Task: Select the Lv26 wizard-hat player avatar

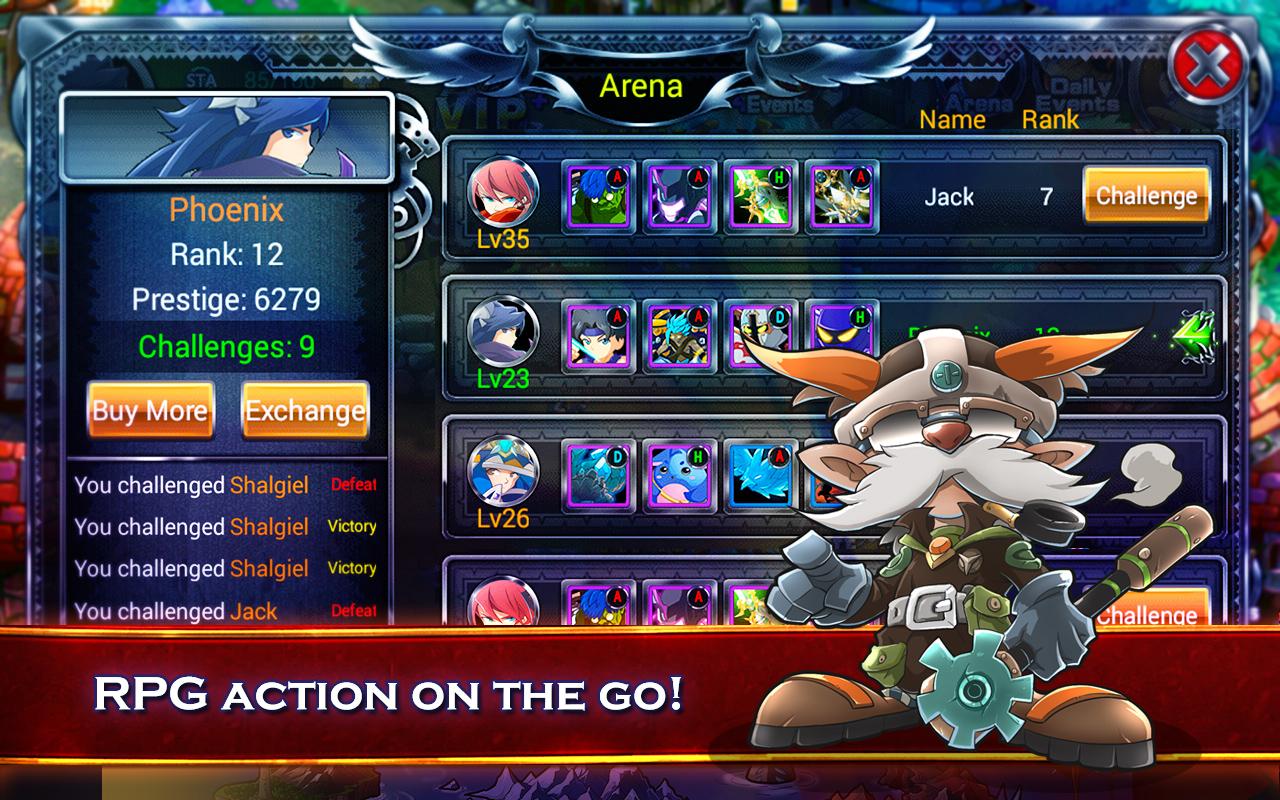Action: coord(503,469)
